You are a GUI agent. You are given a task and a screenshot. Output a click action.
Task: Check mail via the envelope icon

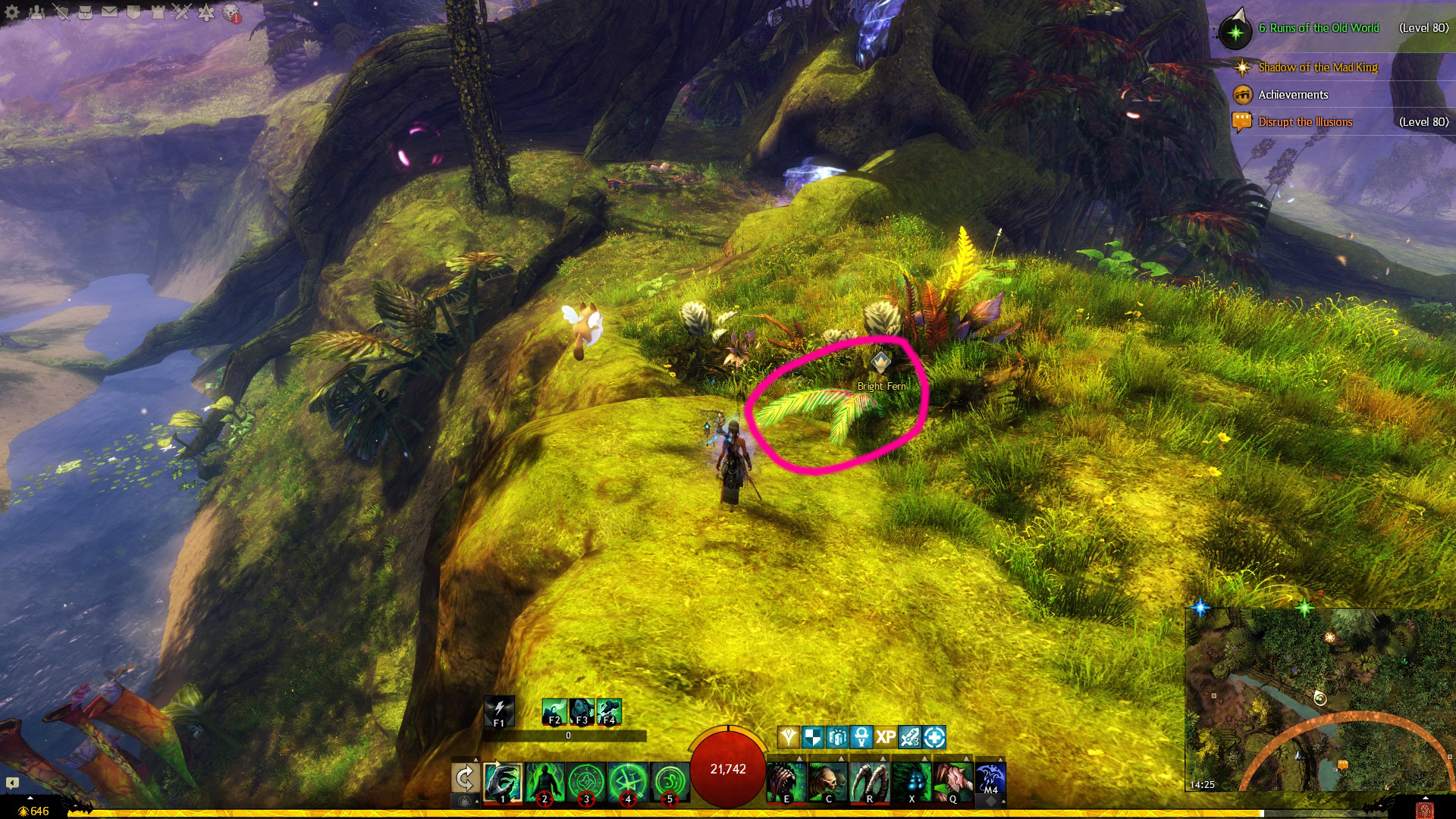[109, 12]
